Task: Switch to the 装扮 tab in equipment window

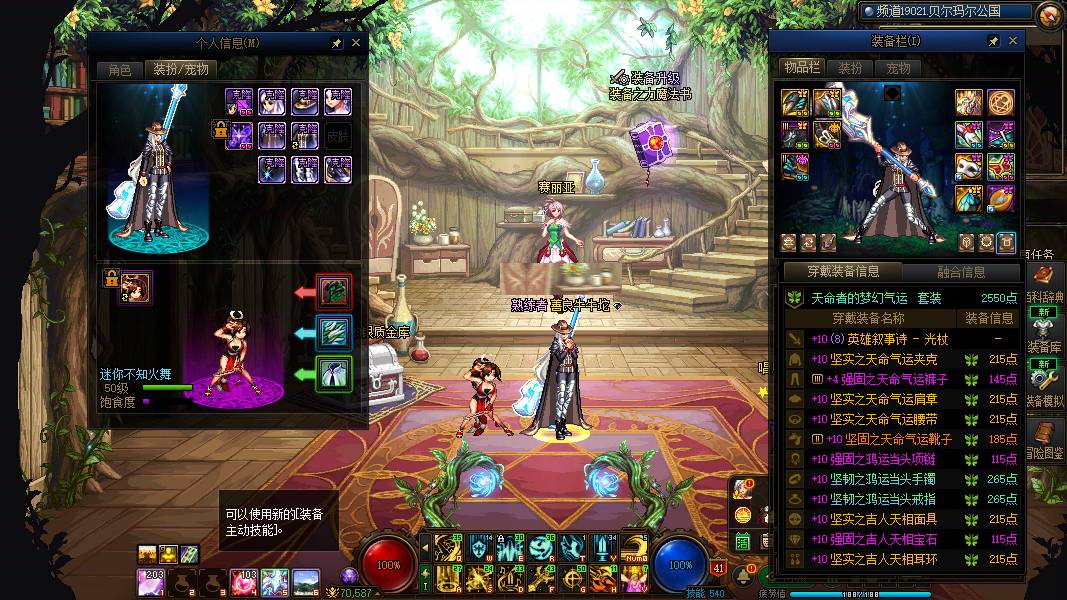Action: click(850, 68)
